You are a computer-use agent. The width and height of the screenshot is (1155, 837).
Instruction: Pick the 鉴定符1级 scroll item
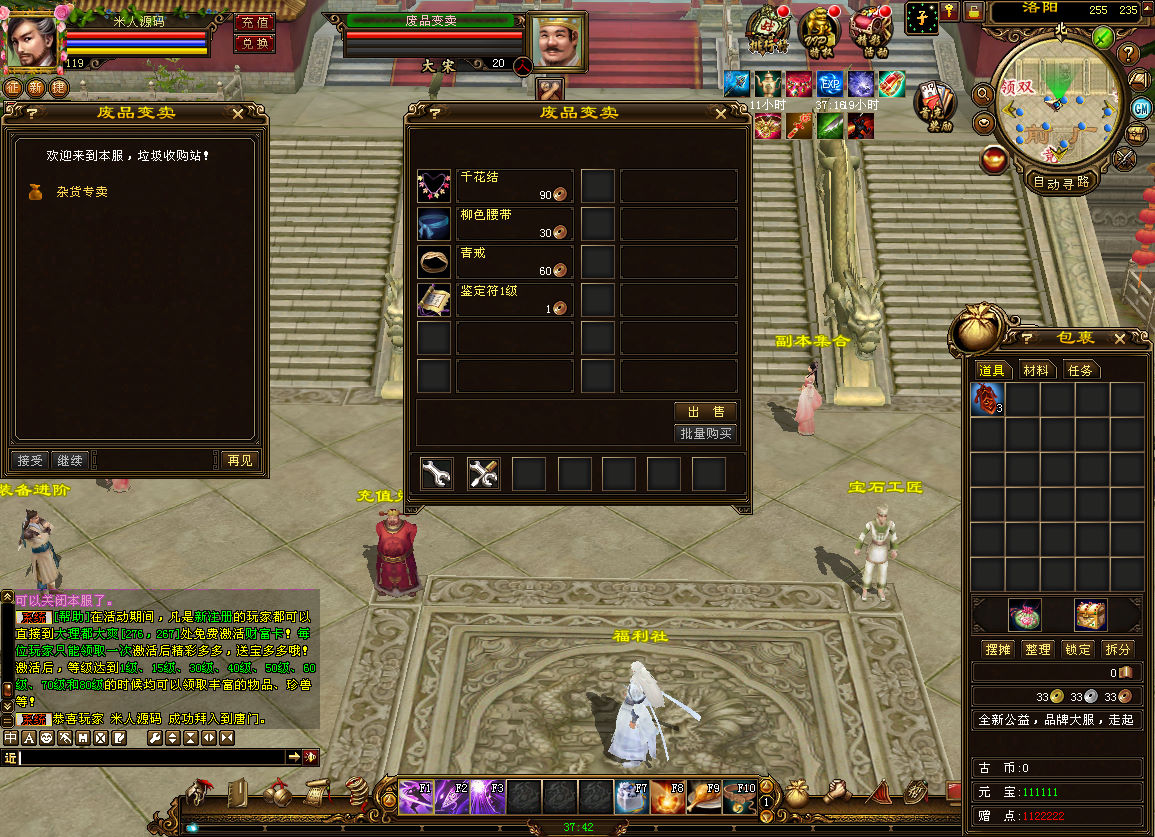coord(435,300)
